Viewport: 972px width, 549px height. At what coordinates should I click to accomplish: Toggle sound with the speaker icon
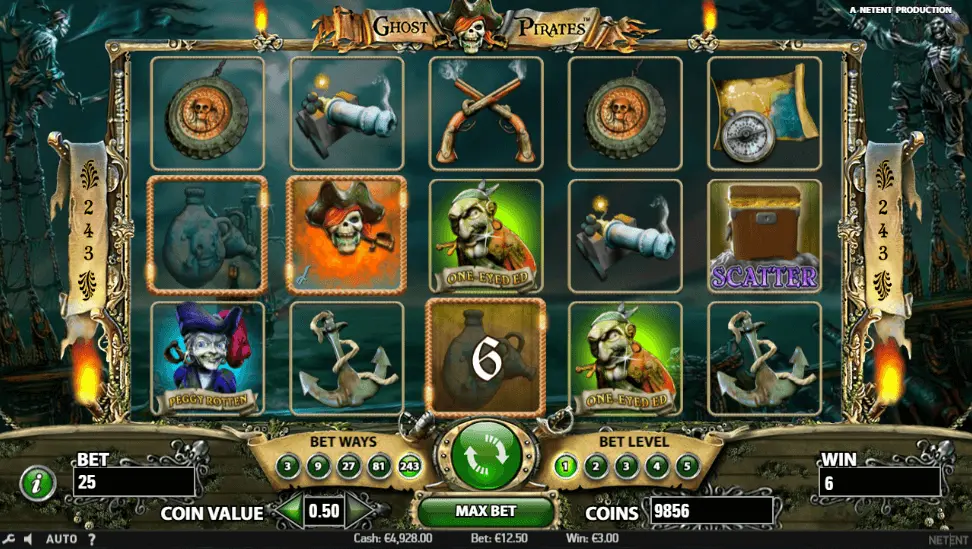[28, 540]
